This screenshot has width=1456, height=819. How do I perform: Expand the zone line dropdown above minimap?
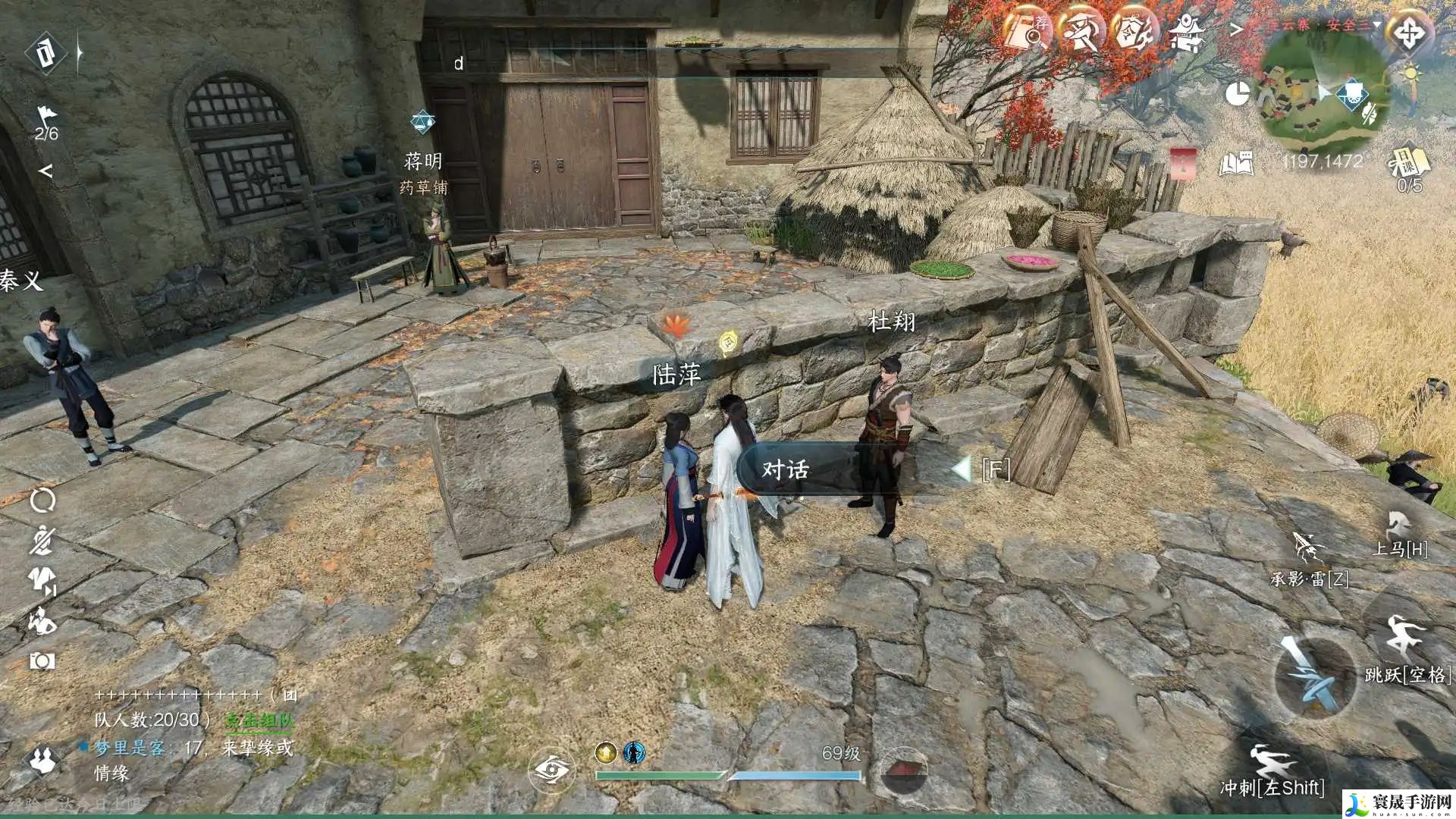tap(1377, 24)
